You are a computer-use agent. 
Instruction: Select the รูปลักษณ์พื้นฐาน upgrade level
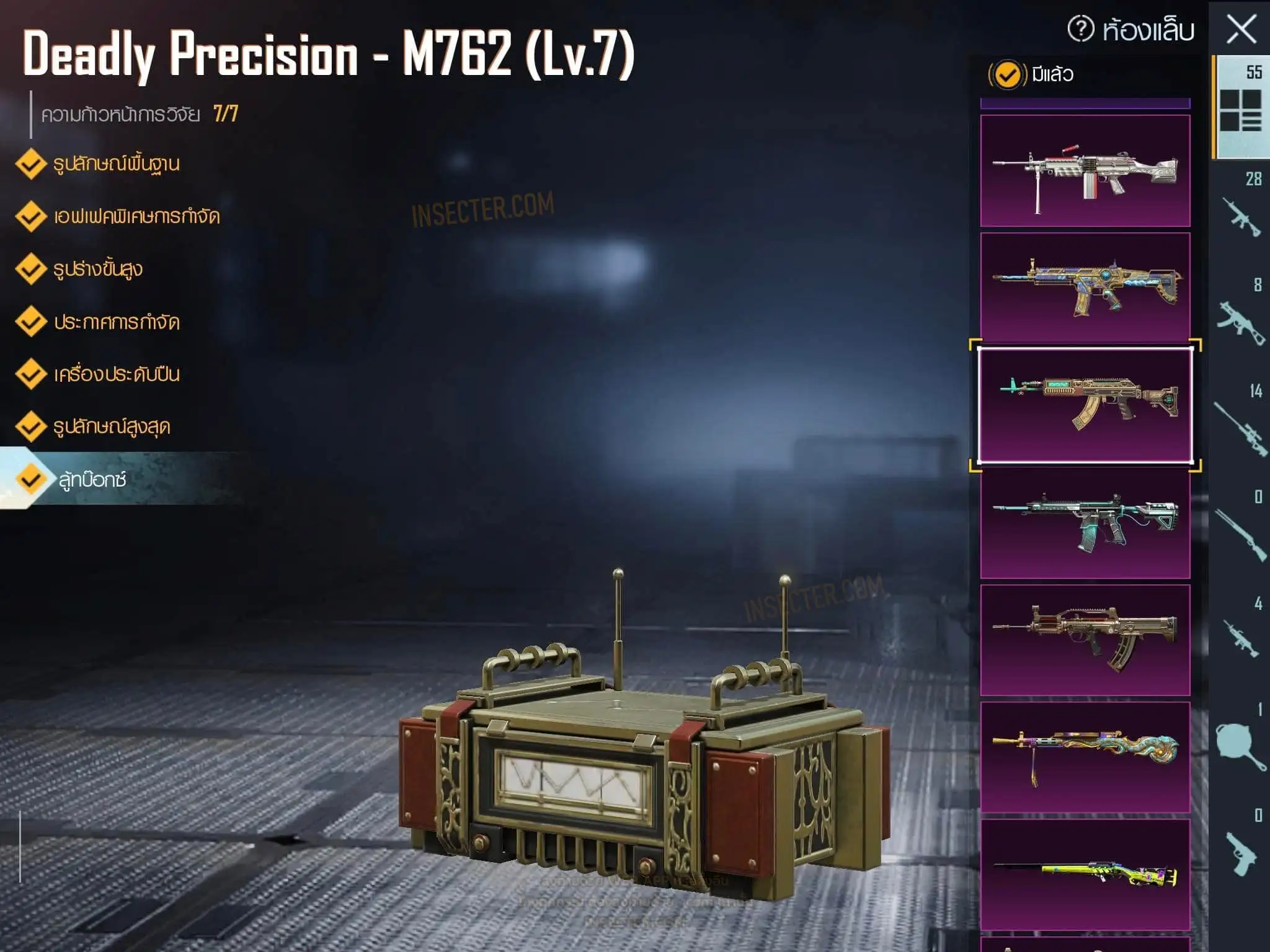(x=116, y=164)
